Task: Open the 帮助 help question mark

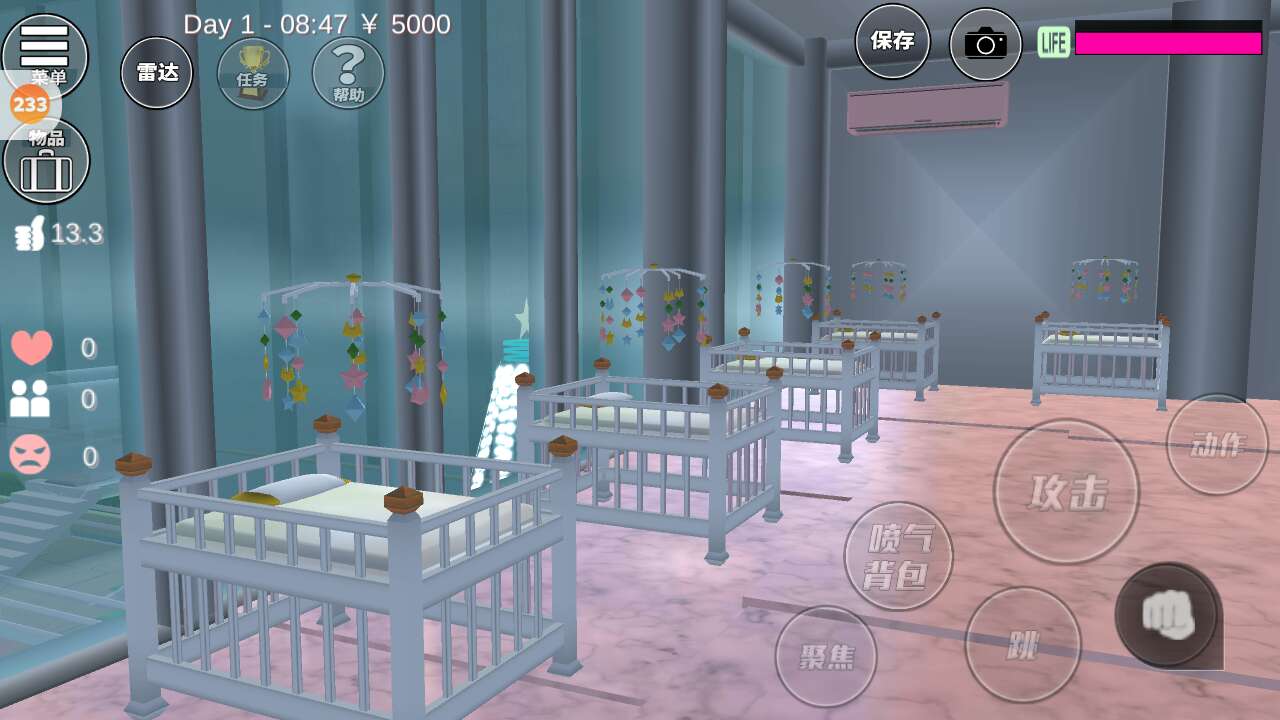Action: [x=348, y=73]
